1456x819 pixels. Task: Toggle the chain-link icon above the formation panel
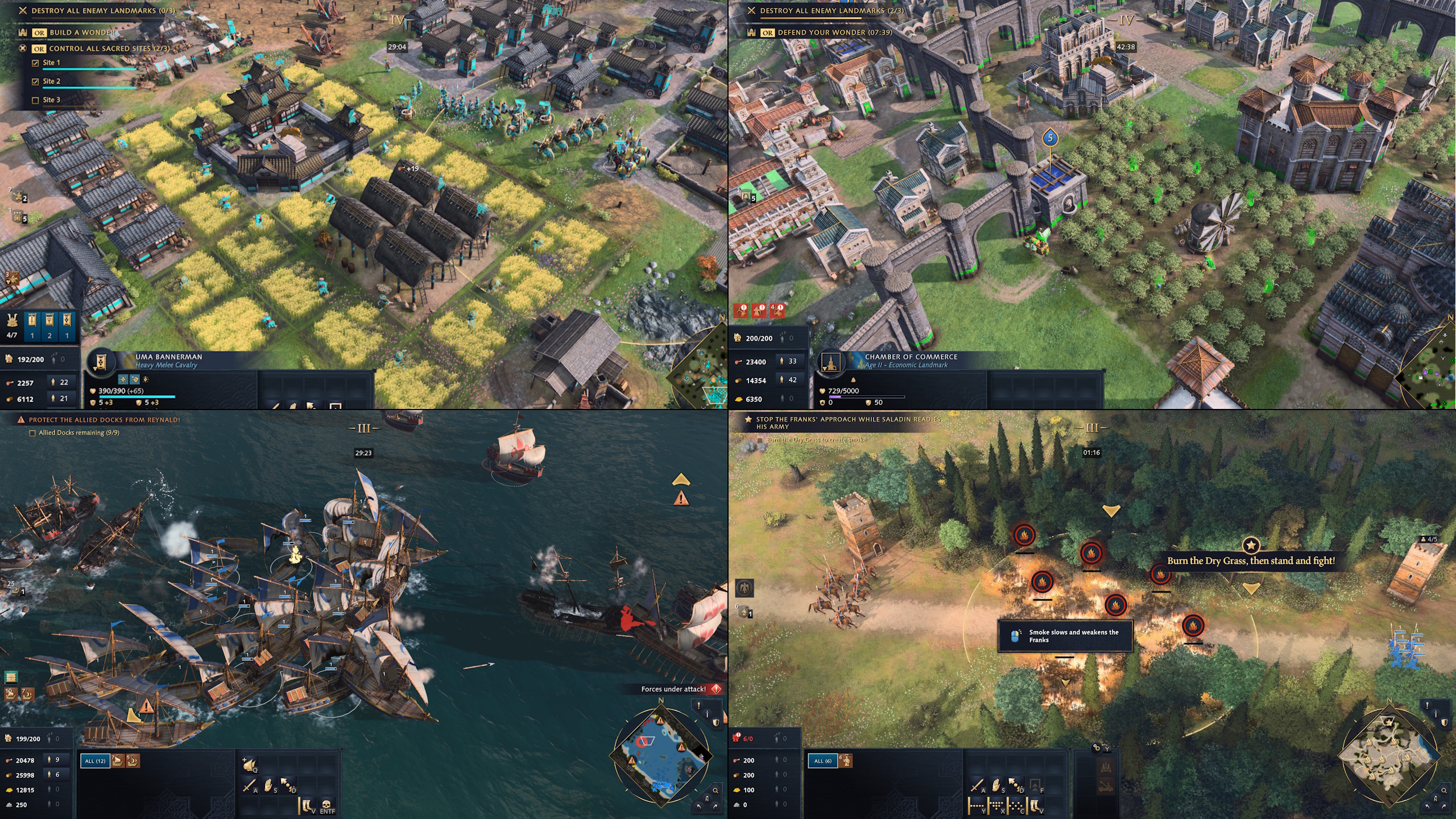click(x=1097, y=747)
